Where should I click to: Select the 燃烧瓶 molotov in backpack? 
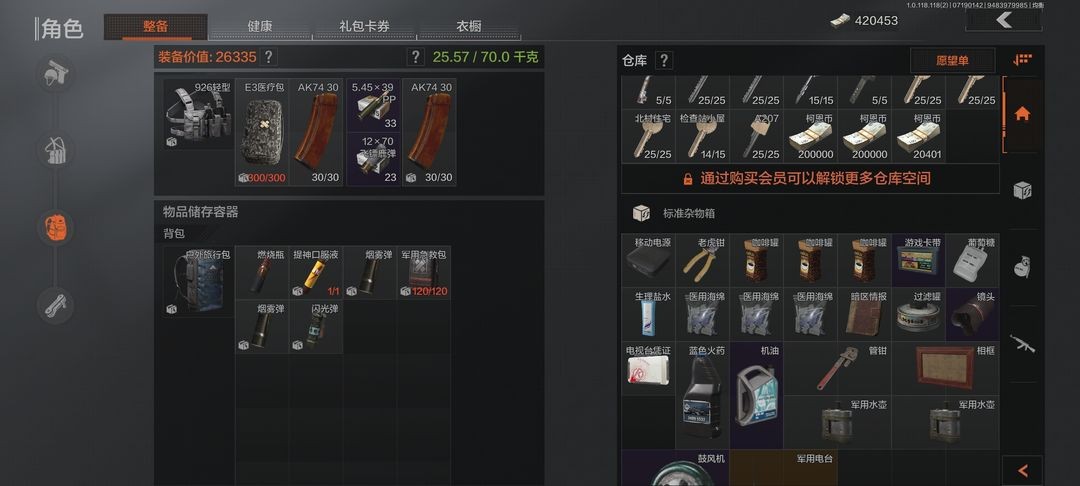(263, 273)
